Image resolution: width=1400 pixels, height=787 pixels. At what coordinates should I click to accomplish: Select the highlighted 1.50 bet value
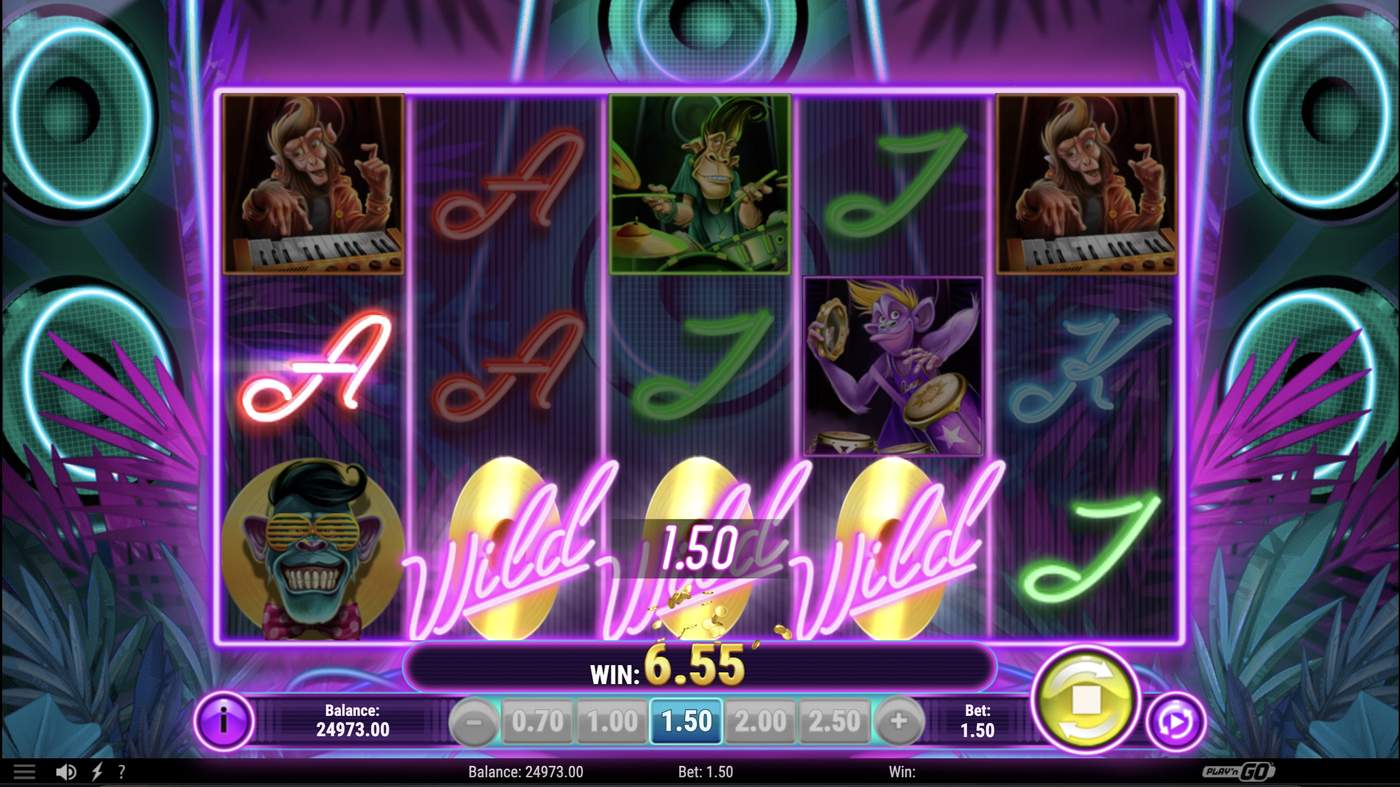(x=686, y=719)
